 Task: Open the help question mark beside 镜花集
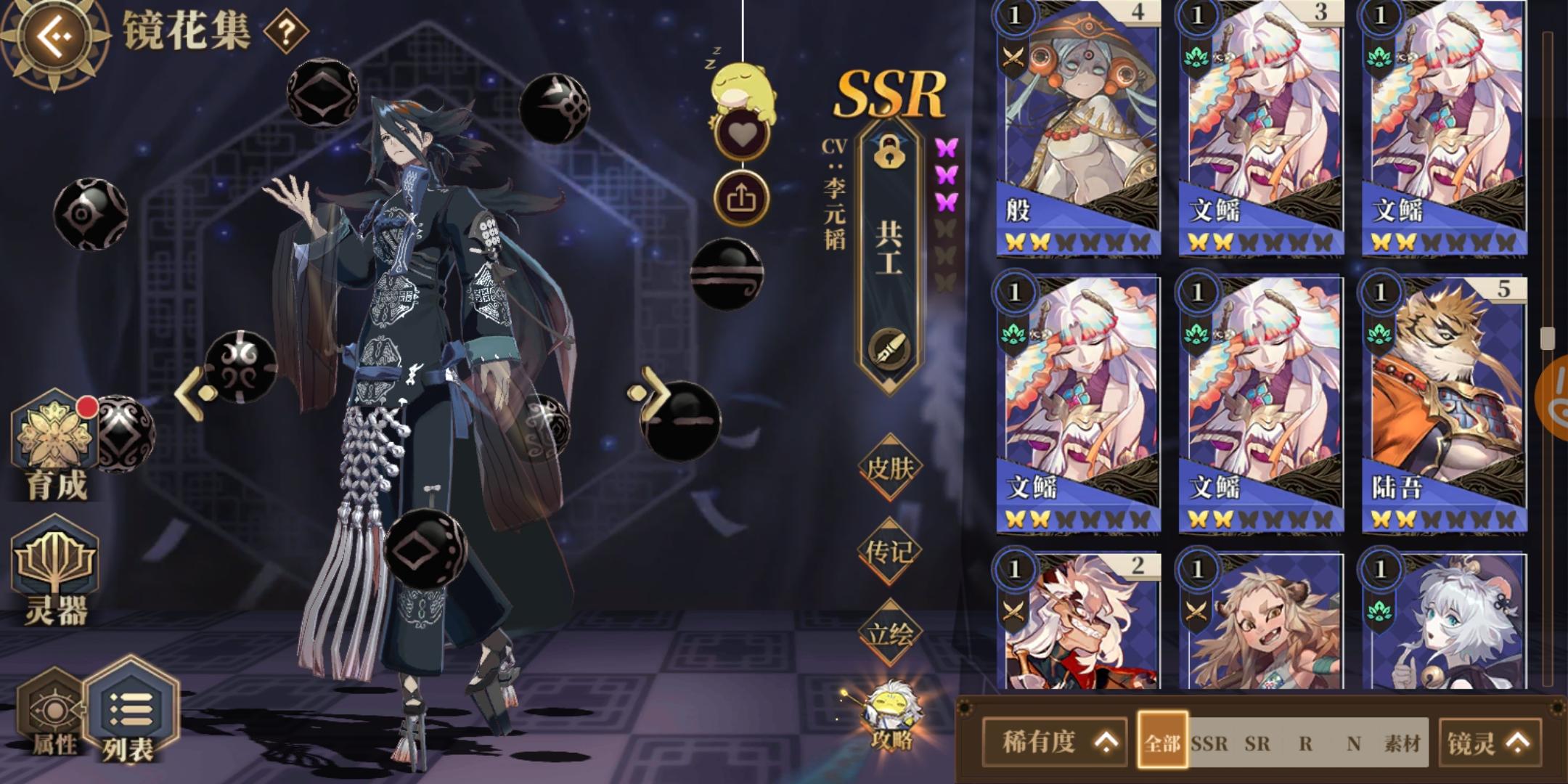(286, 32)
